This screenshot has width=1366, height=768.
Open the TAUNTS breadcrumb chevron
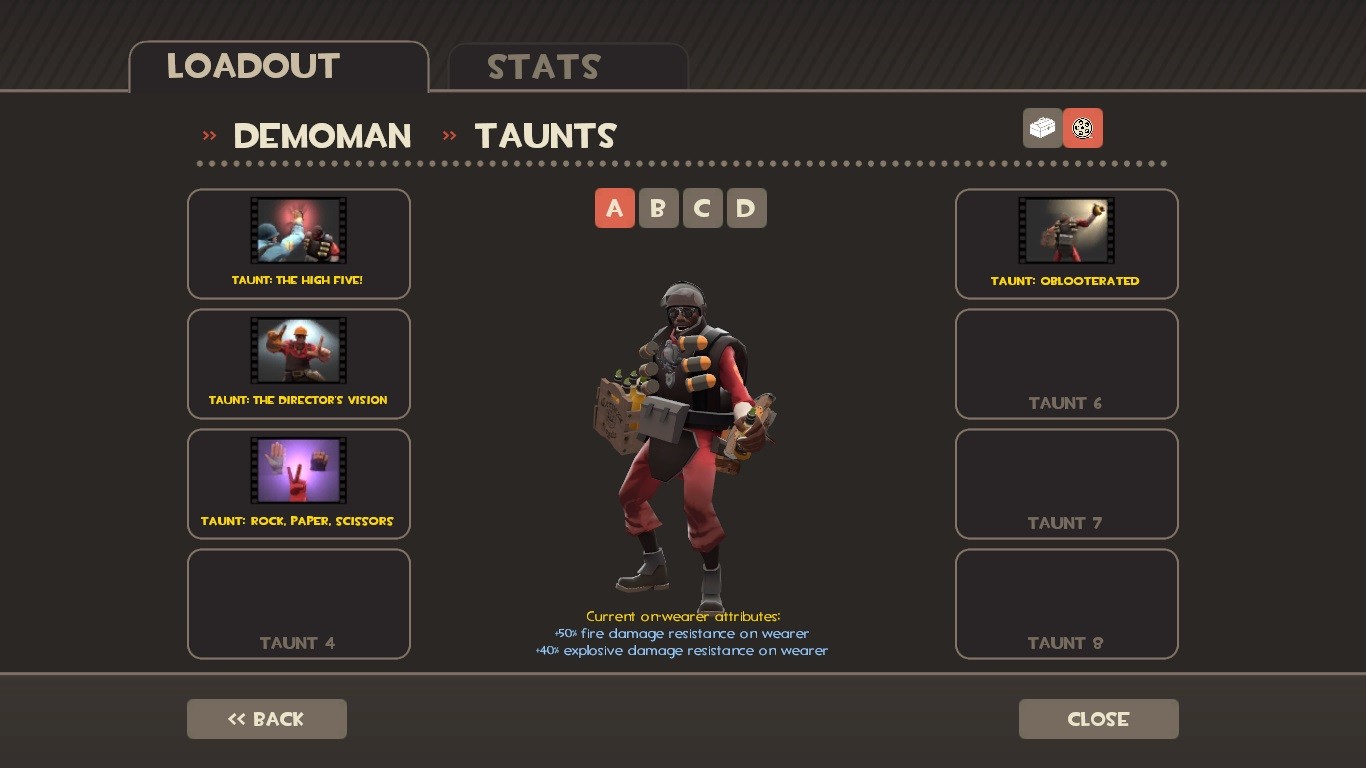449,135
